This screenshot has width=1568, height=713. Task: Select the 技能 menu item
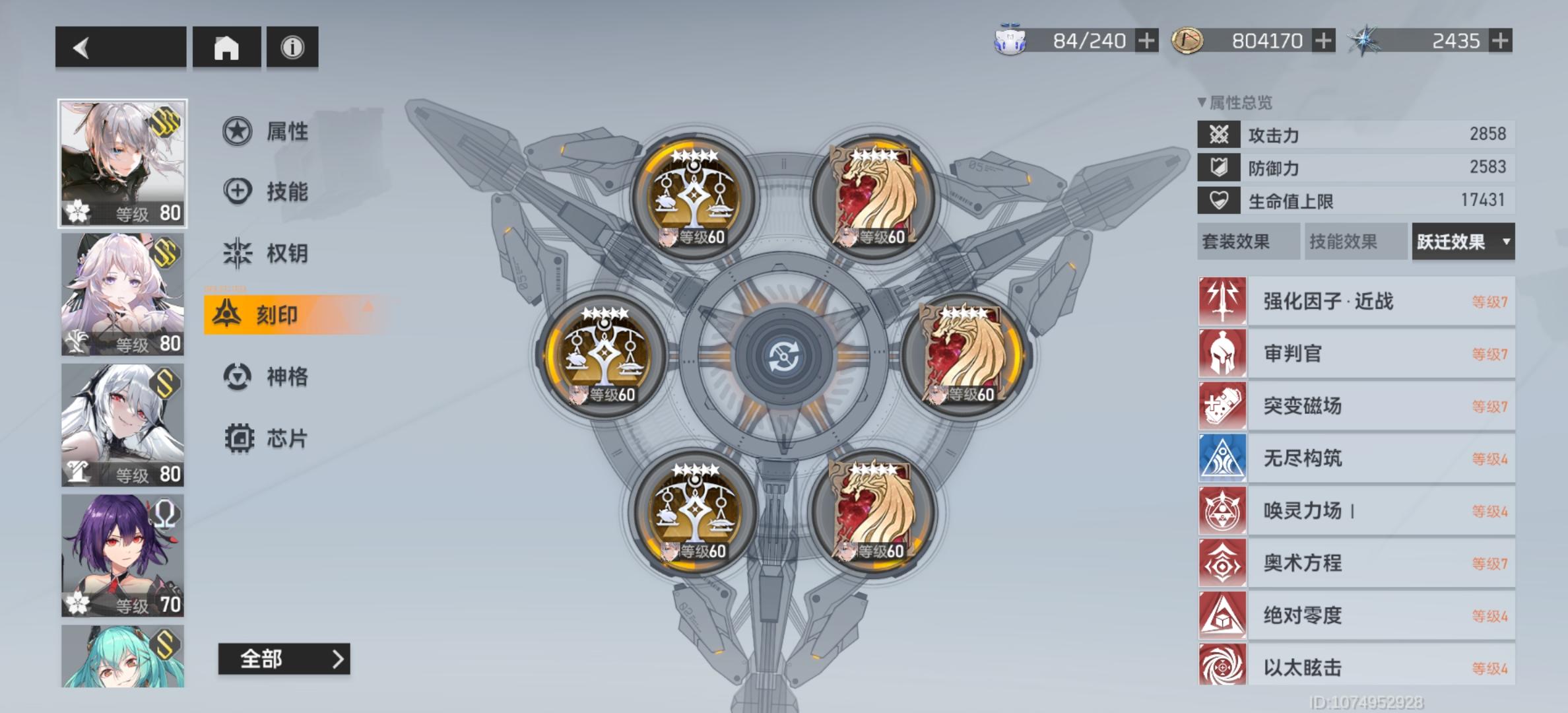click(264, 191)
